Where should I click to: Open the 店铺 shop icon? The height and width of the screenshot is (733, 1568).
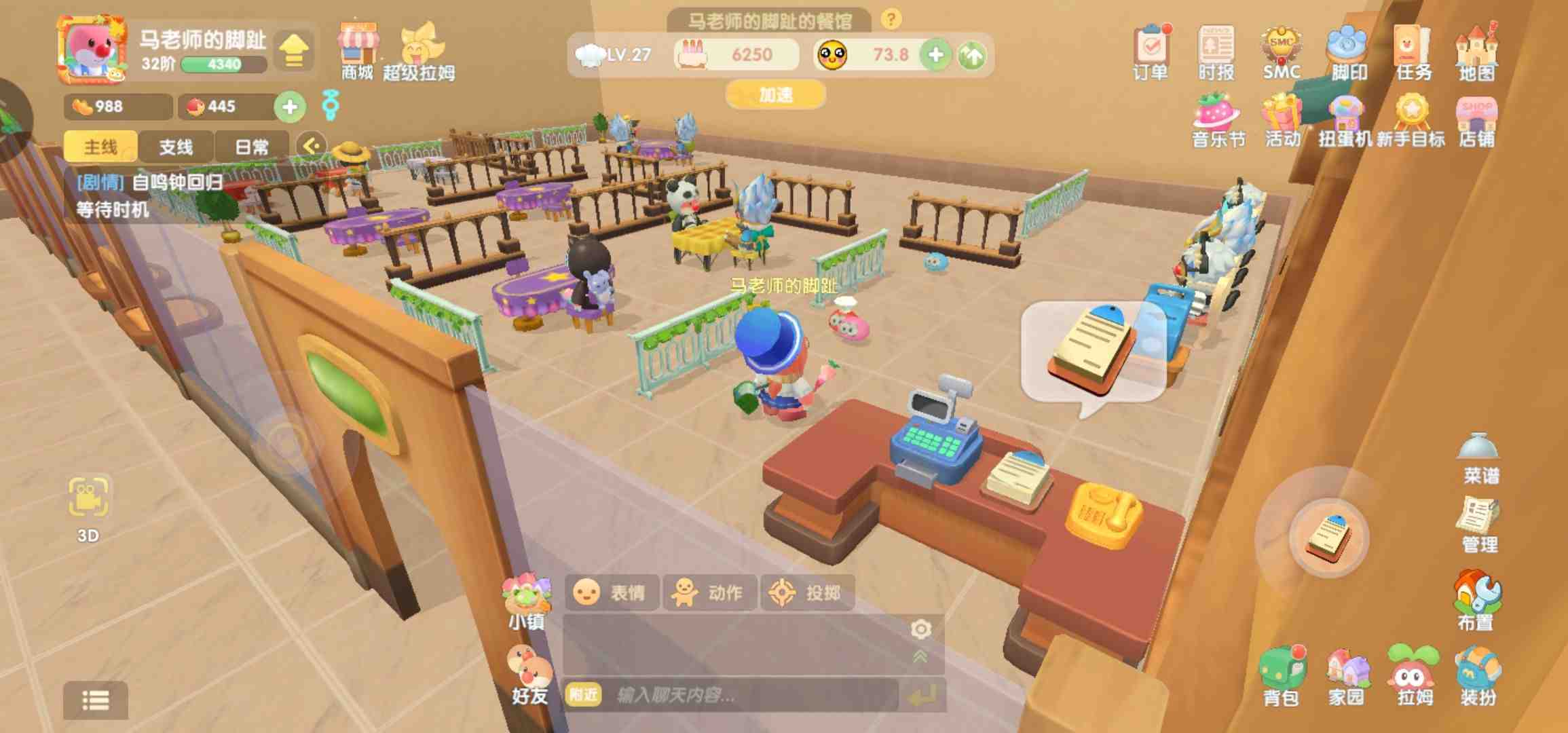pyautogui.click(x=1476, y=121)
